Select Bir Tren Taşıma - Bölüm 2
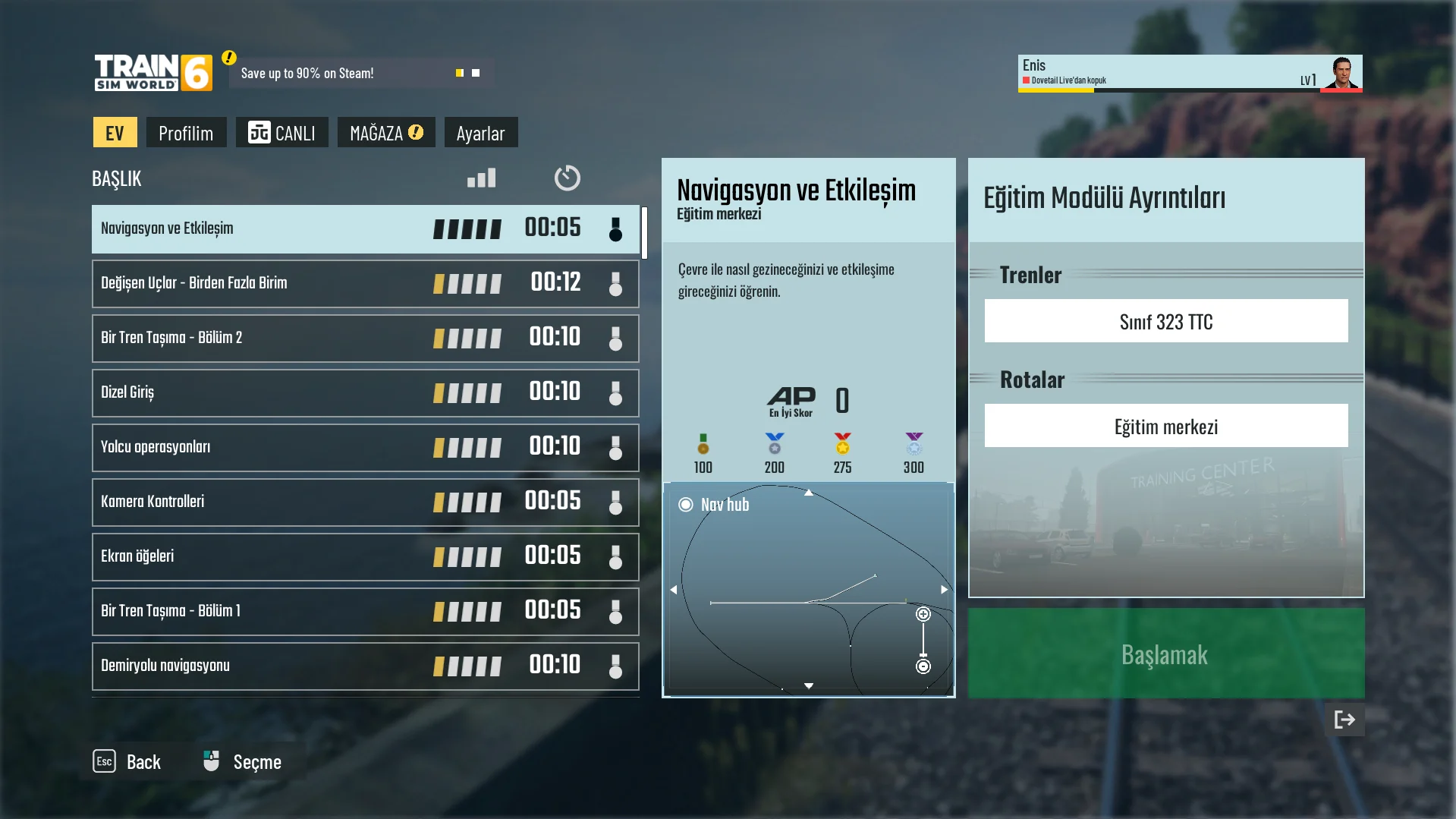The height and width of the screenshot is (819, 1456). tap(365, 338)
